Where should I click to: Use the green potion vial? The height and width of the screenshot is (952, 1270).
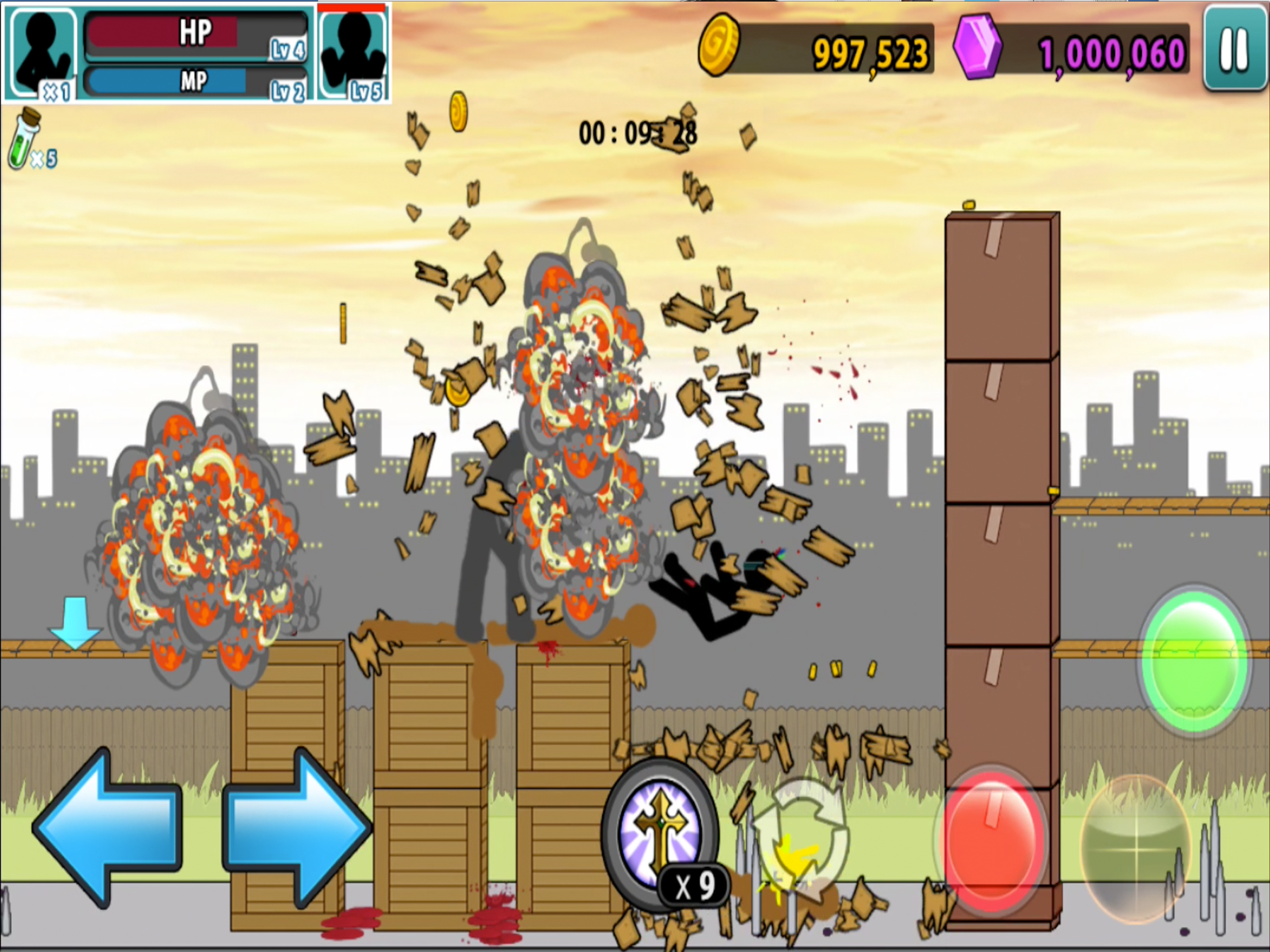tap(23, 139)
